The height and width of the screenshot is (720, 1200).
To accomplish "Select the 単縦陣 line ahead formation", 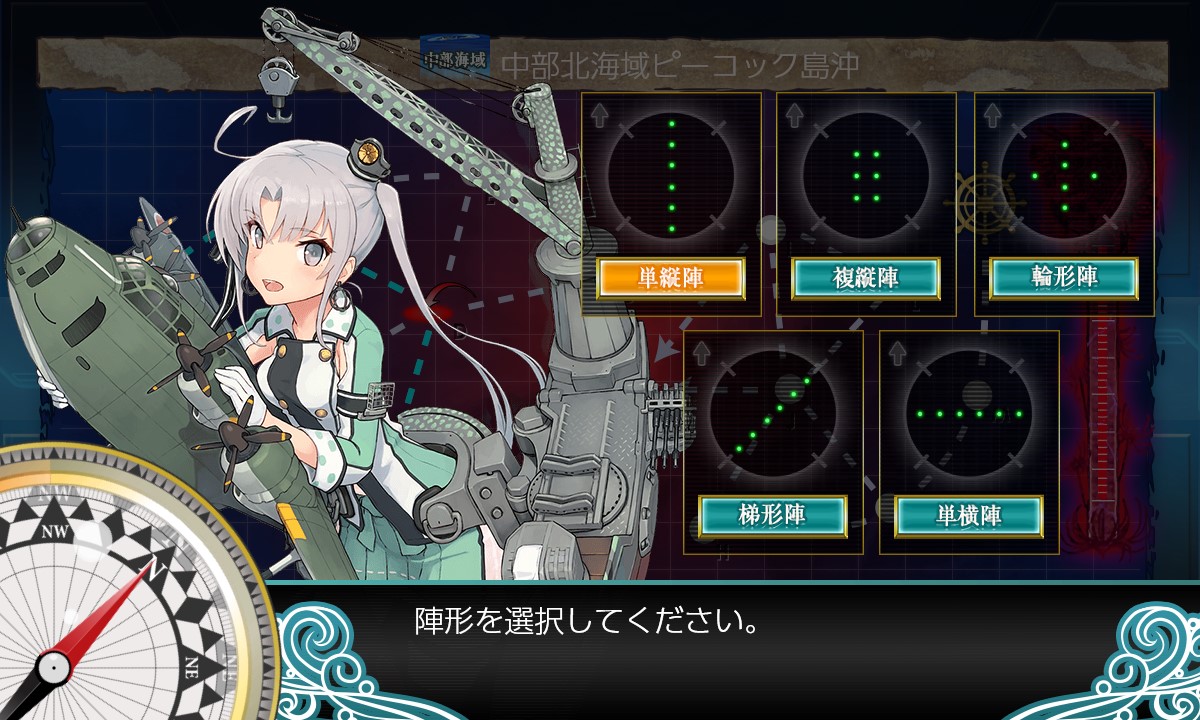I will pyautogui.click(x=670, y=279).
